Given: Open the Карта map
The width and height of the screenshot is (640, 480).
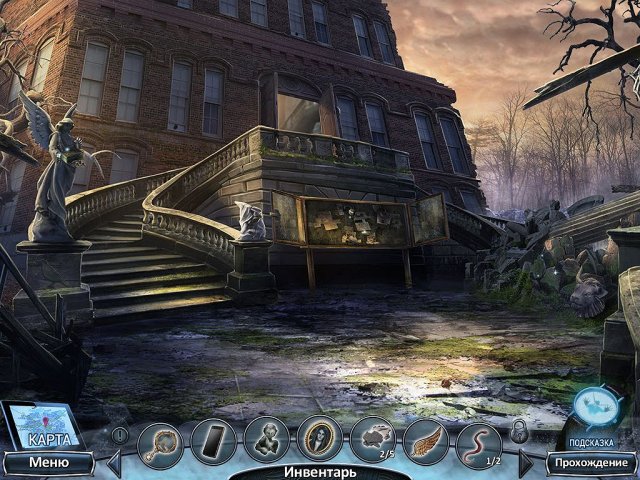Looking at the screenshot, I should click(x=43, y=428).
